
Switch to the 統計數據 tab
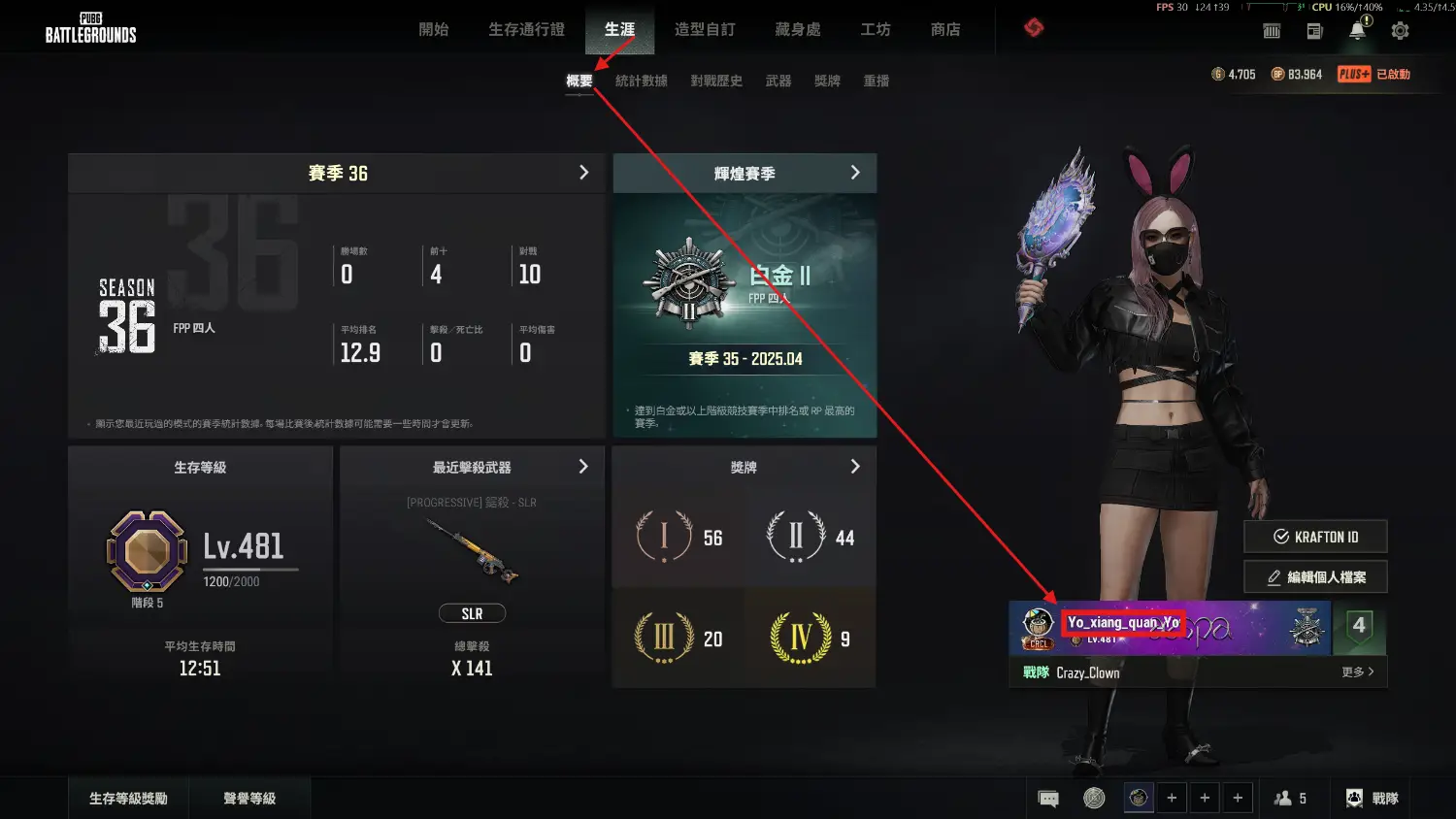[x=643, y=81]
